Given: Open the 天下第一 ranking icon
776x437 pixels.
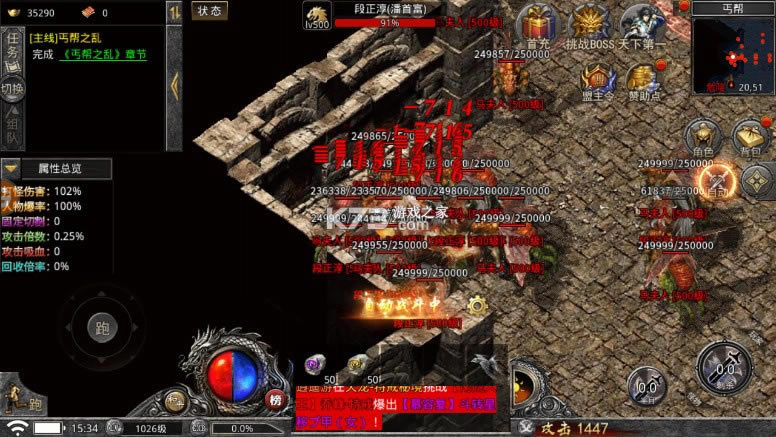Looking at the screenshot, I should [x=645, y=24].
